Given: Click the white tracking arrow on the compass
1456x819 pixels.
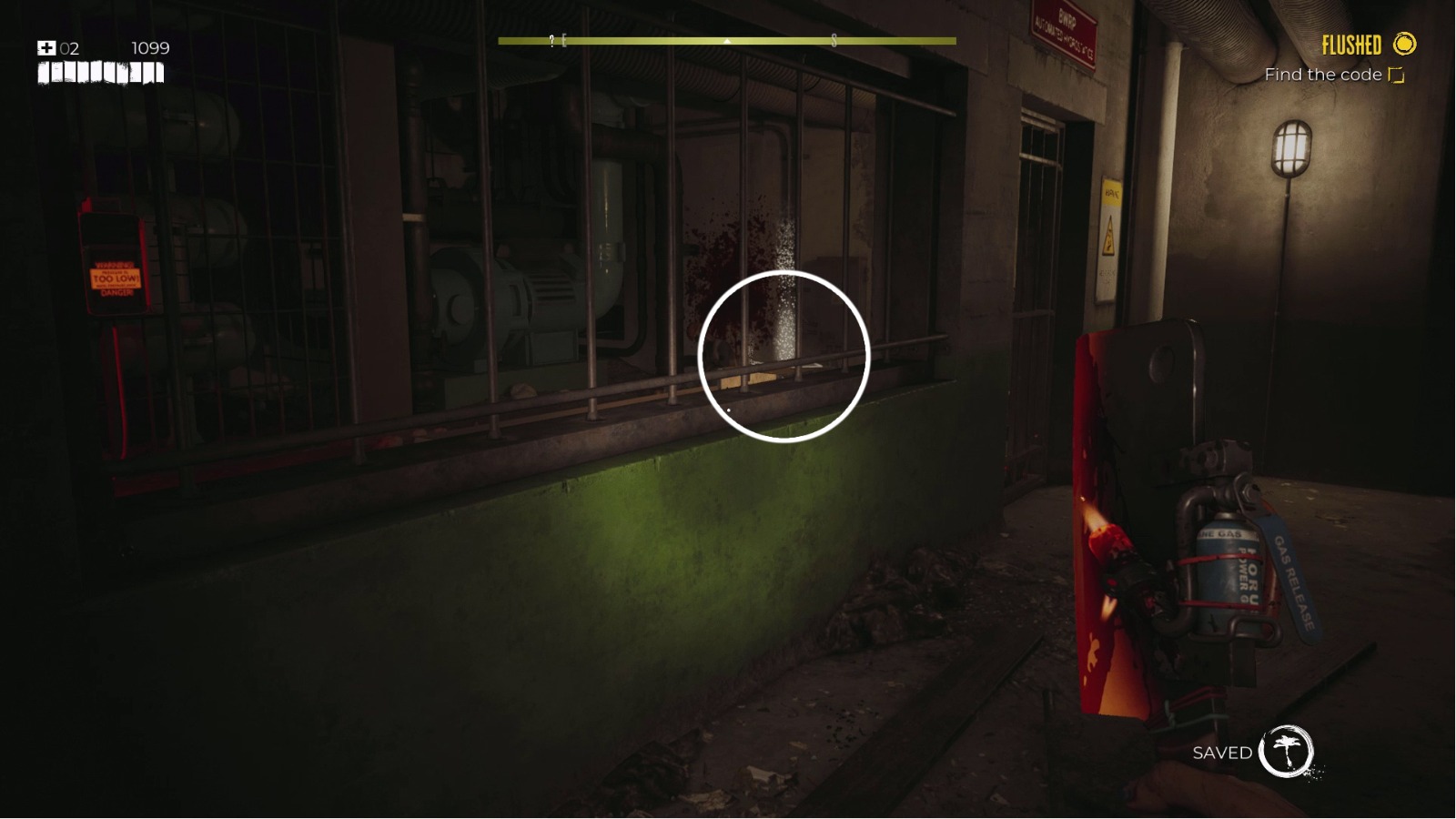Looking at the screenshot, I should click(x=725, y=42).
